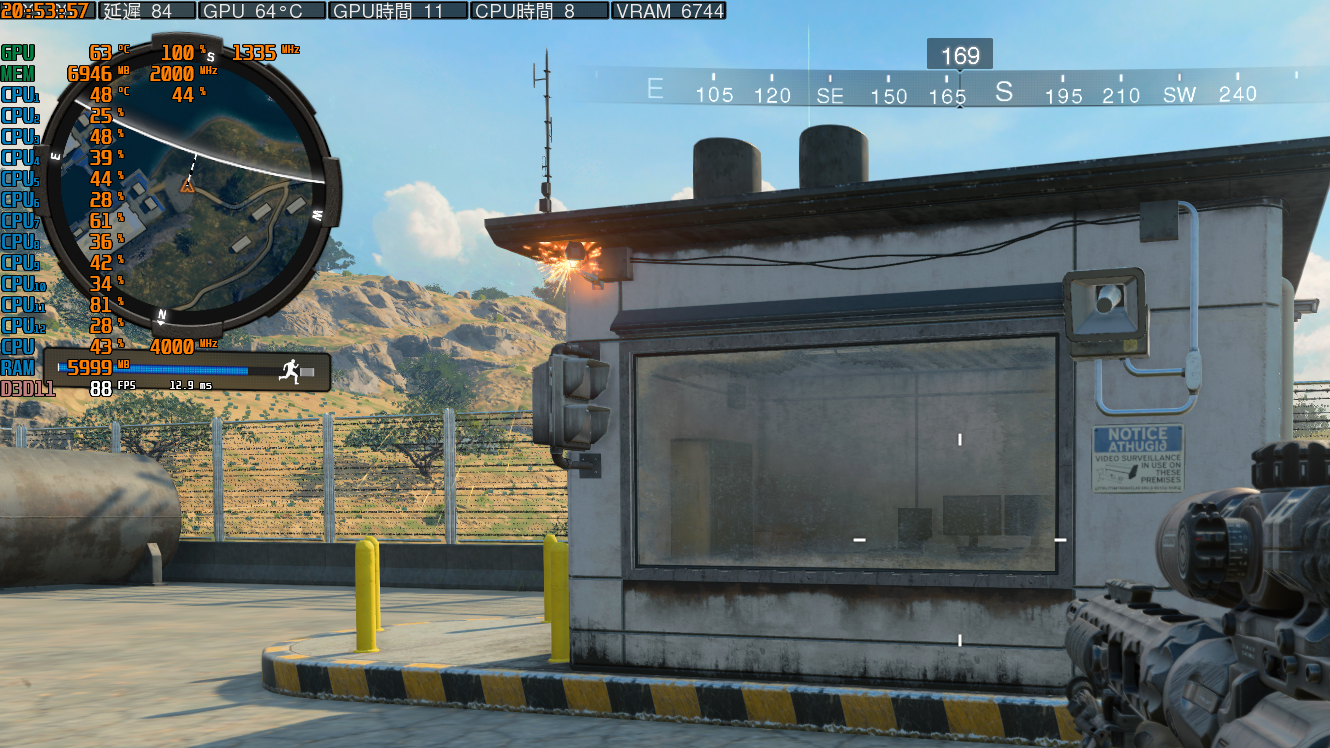Image resolution: width=1330 pixels, height=748 pixels.
Task: Select the orange player arrow on minimap
Action: 186,185
